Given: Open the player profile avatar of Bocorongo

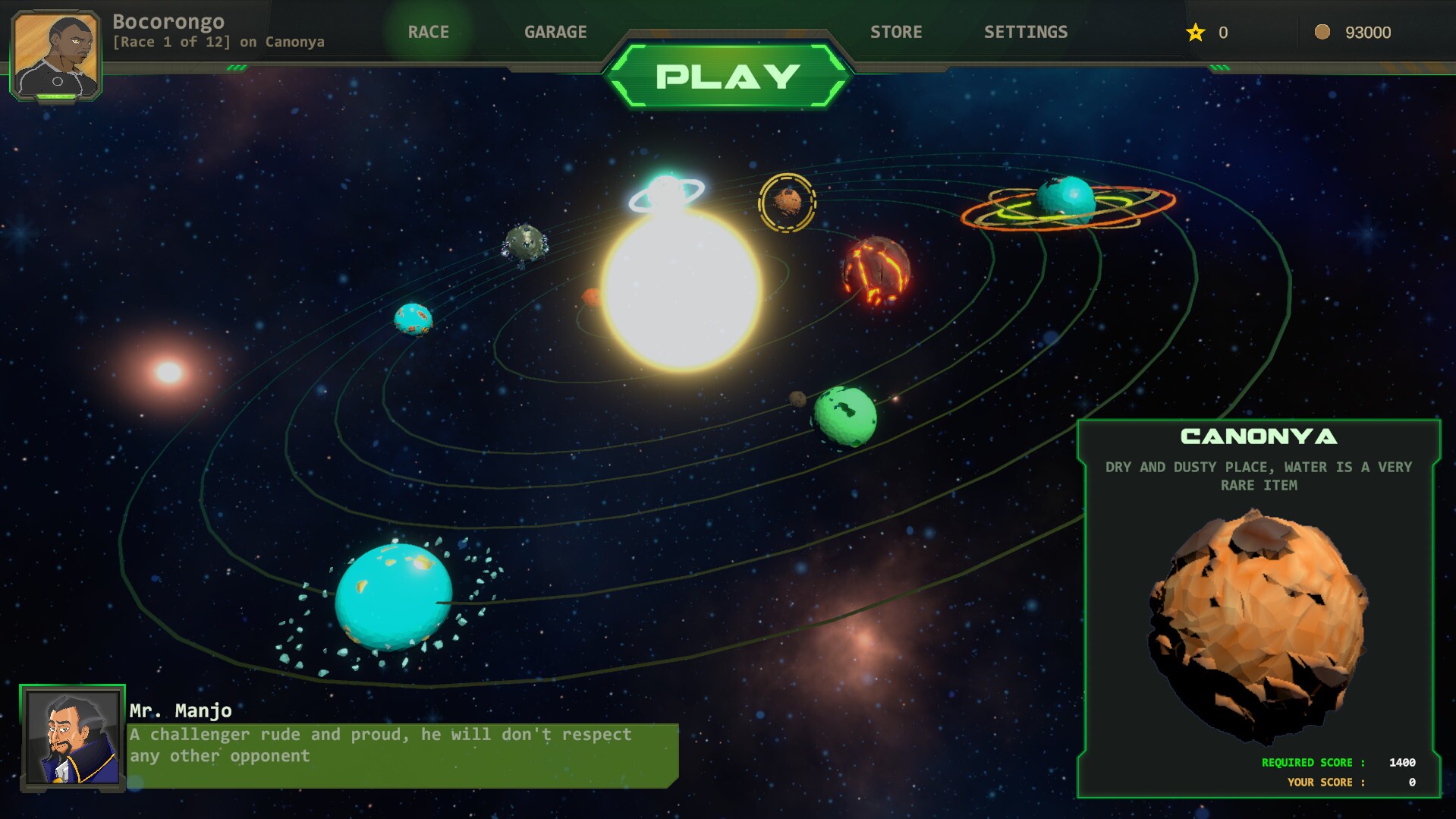Looking at the screenshot, I should [x=57, y=53].
